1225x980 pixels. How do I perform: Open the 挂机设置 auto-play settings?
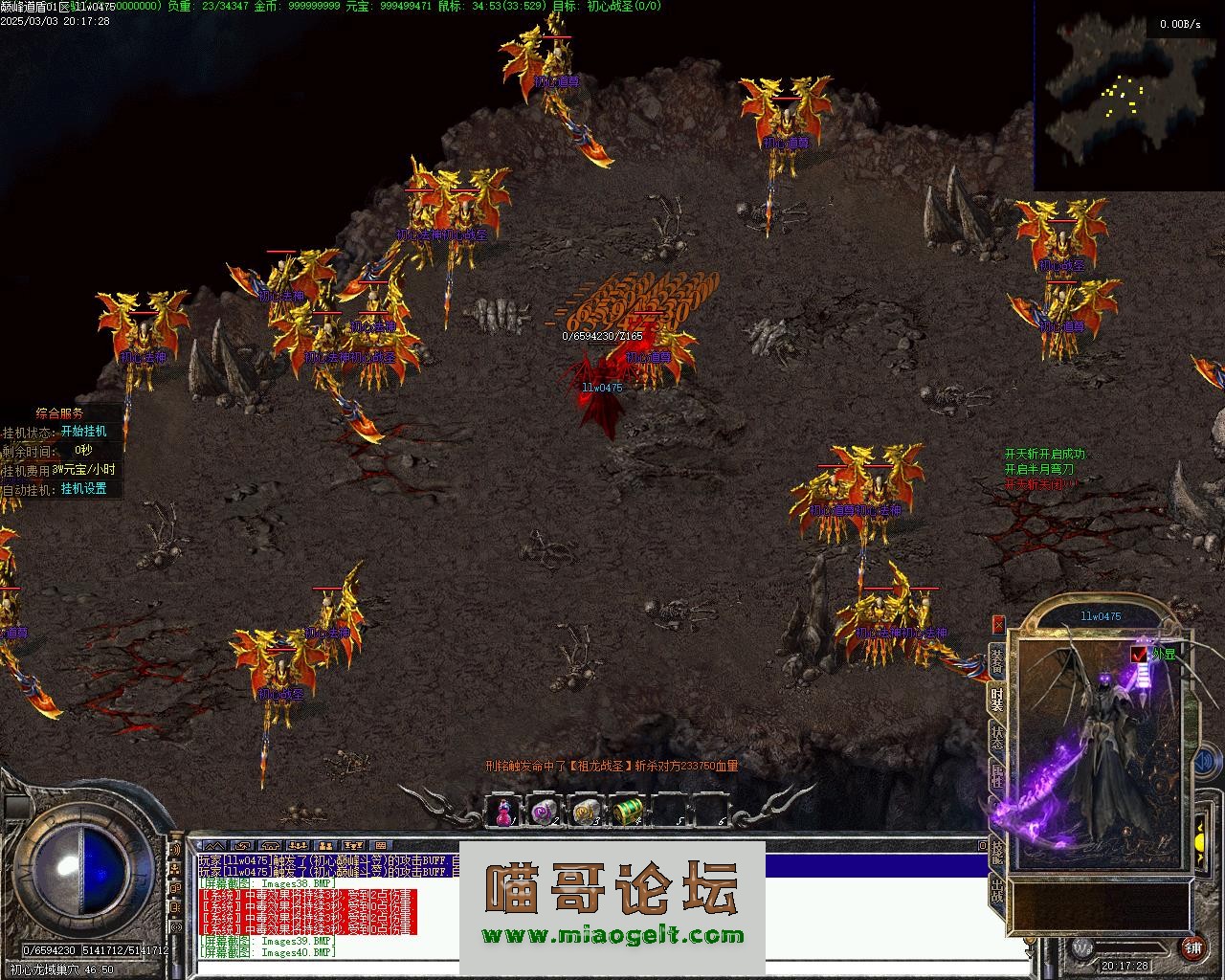click(x=83, y=489)
